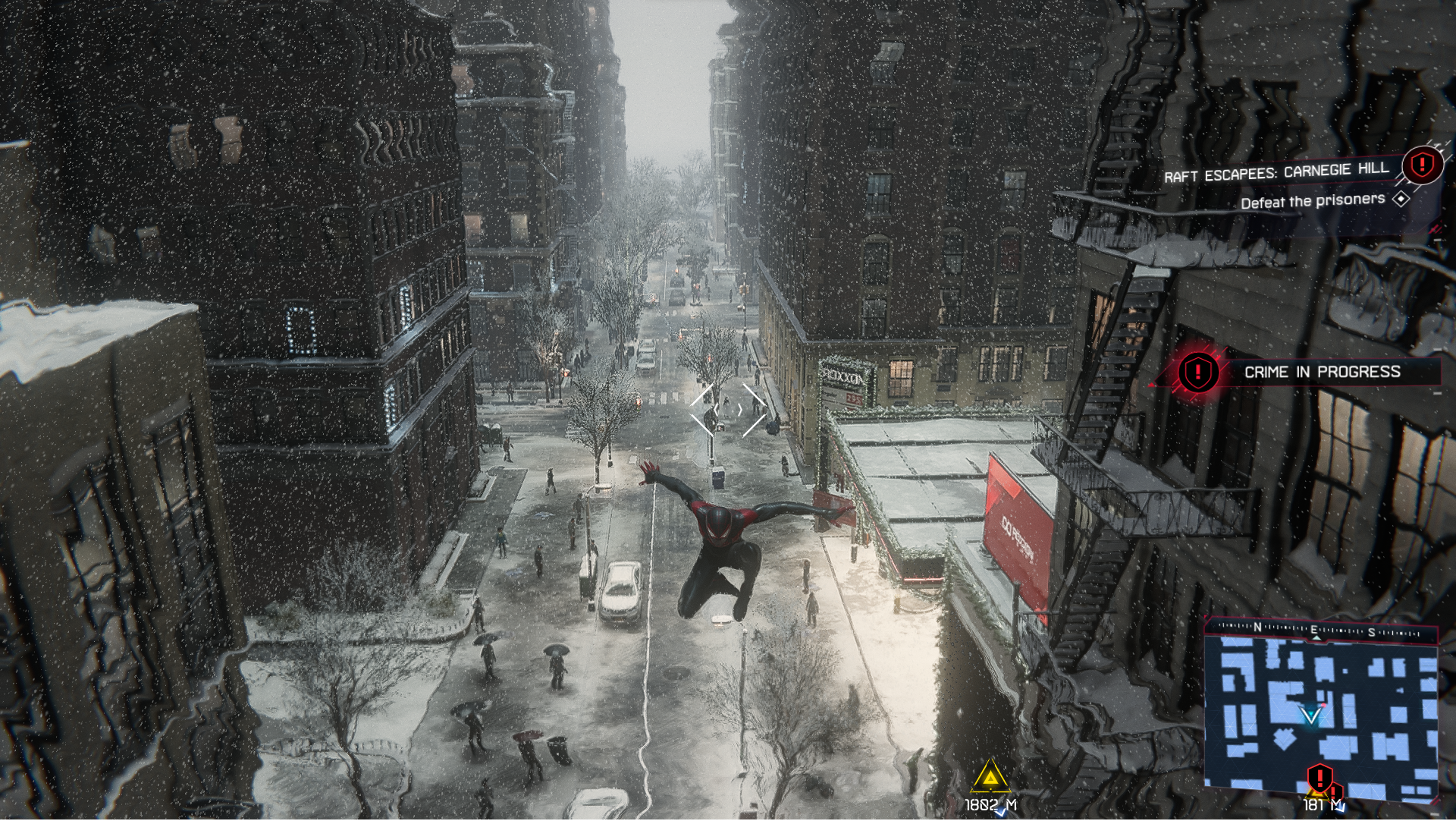Select the red crime marker below the minimap
The width and height of the screenshot is (1456, 821).
point(1320,778)
